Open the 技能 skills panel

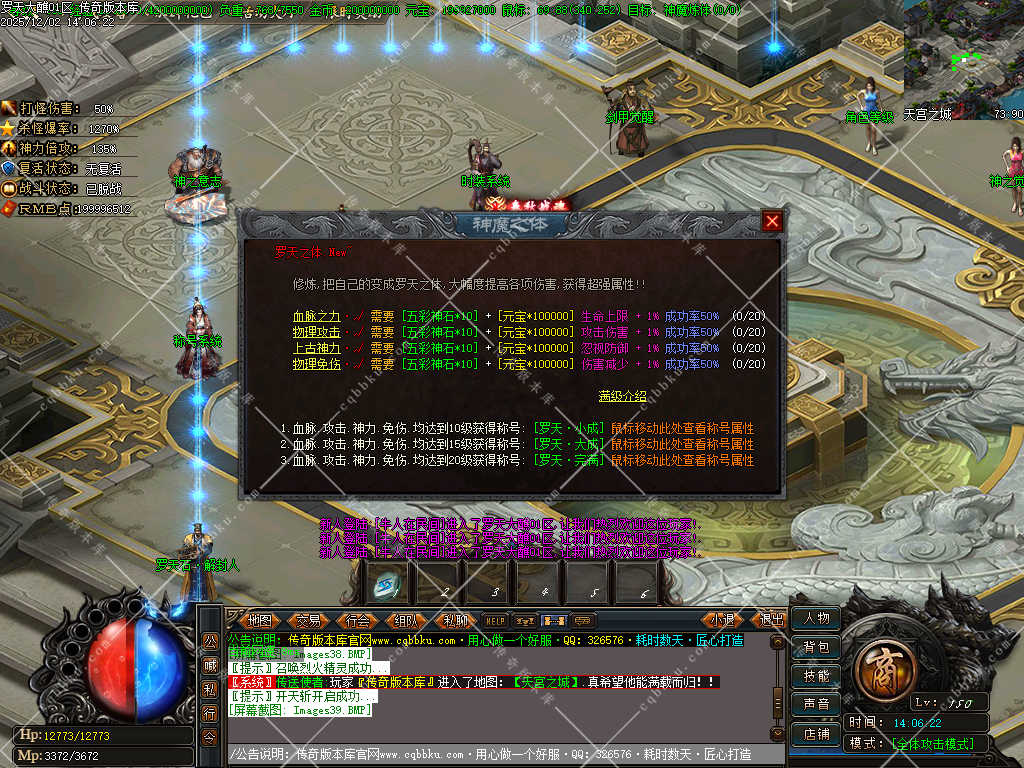point(816,676)
